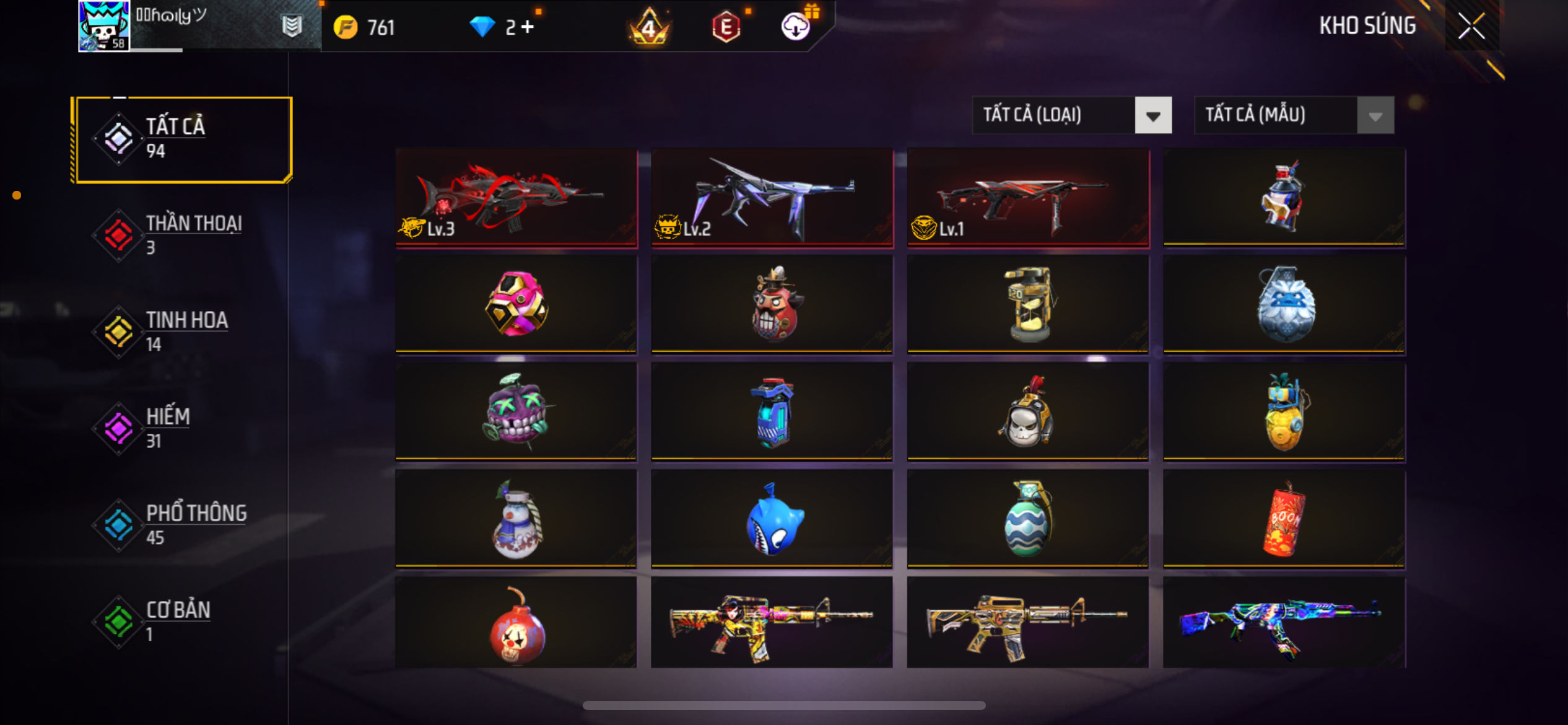Show the Hiếm rarity skins
1568x725 pixels.
coord(181,428)
